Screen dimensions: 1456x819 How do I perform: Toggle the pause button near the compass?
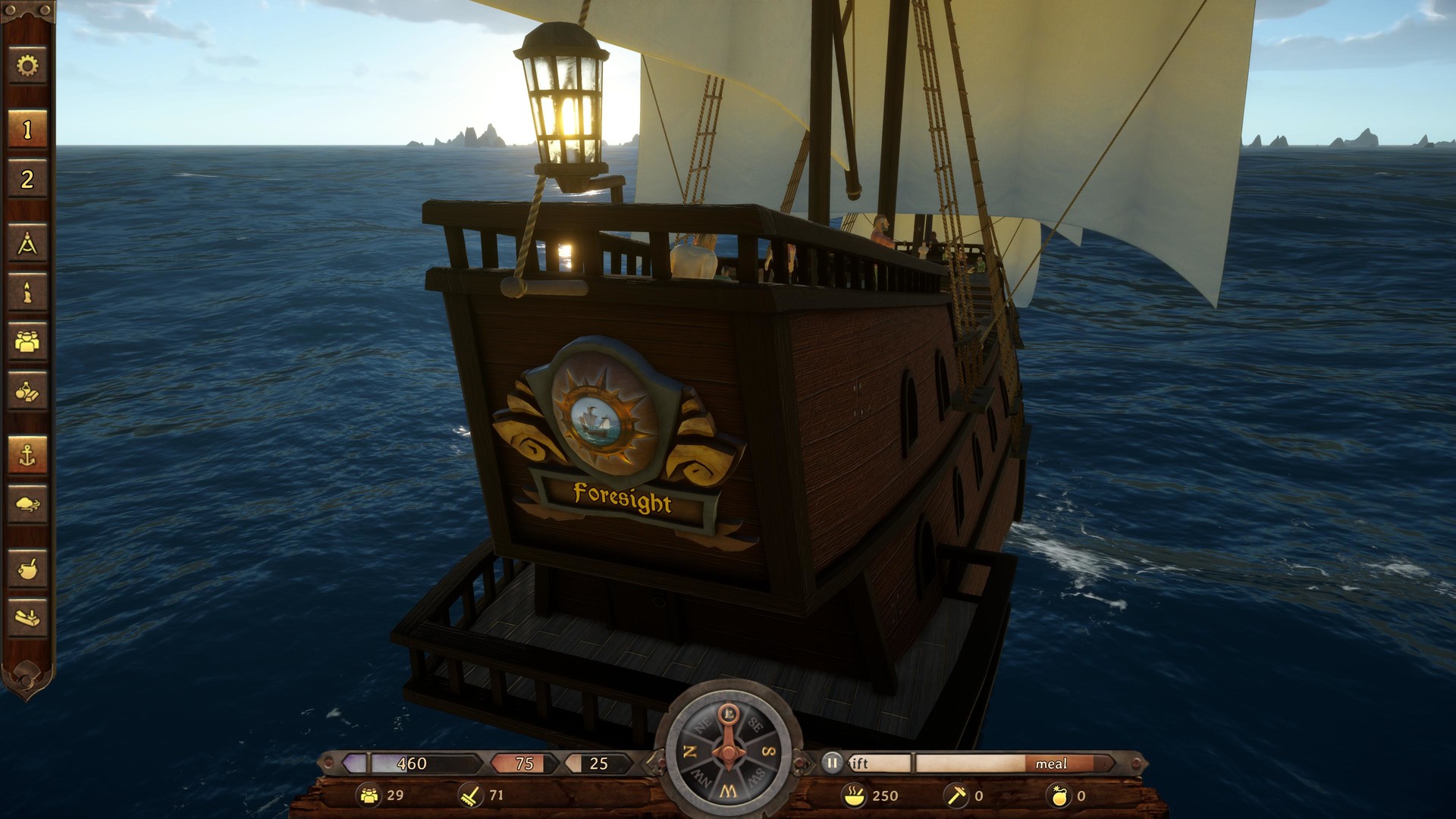[831, 764]
